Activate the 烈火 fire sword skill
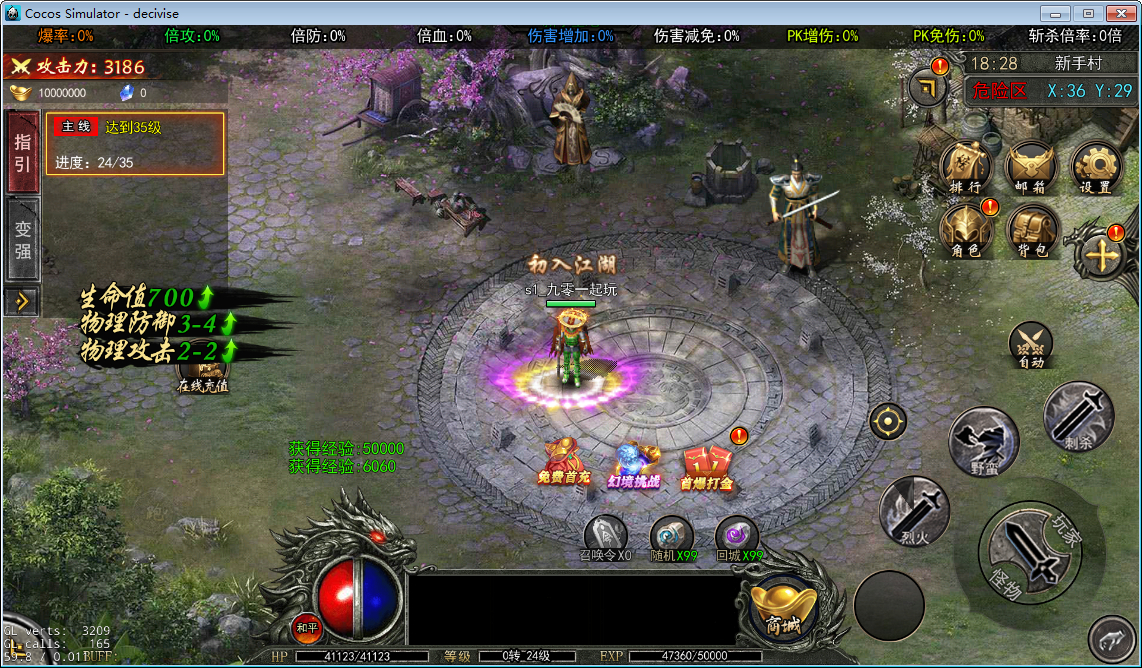Image resolution: width=1142 pixels, height=668 pixels. [912, 510]
